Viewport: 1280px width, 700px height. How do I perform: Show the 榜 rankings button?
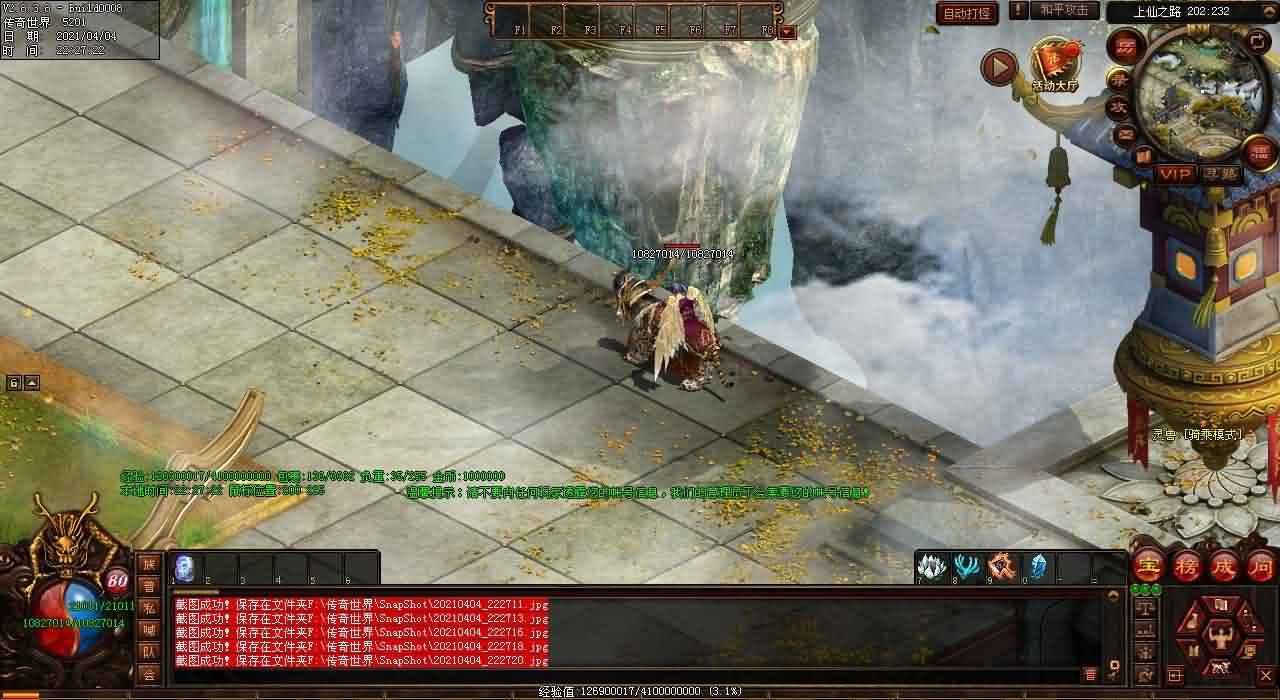(1187, 565)
